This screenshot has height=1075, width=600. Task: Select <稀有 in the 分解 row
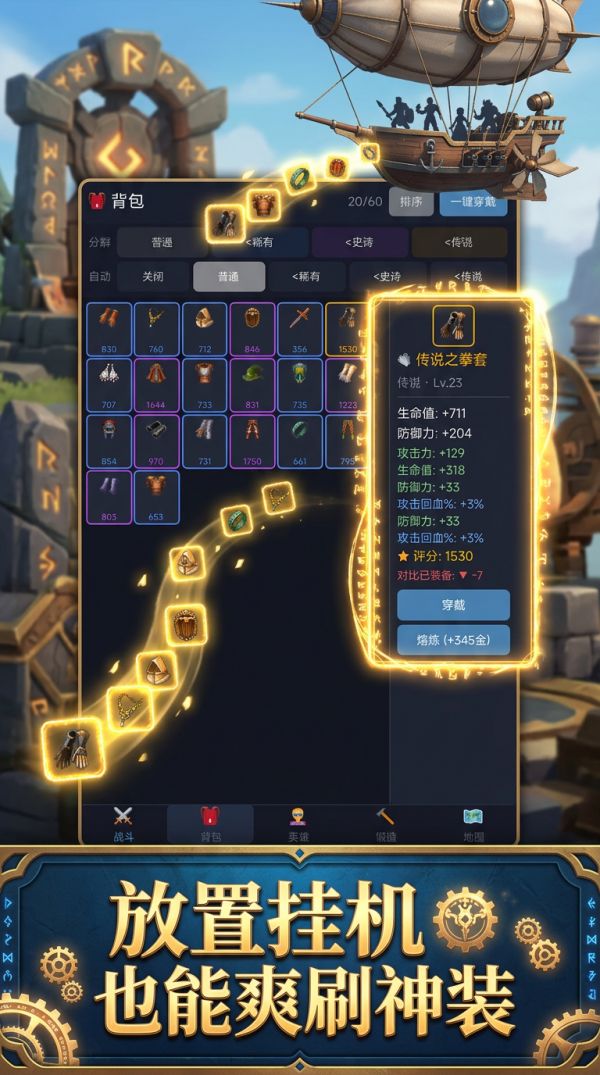coord(259,242)
